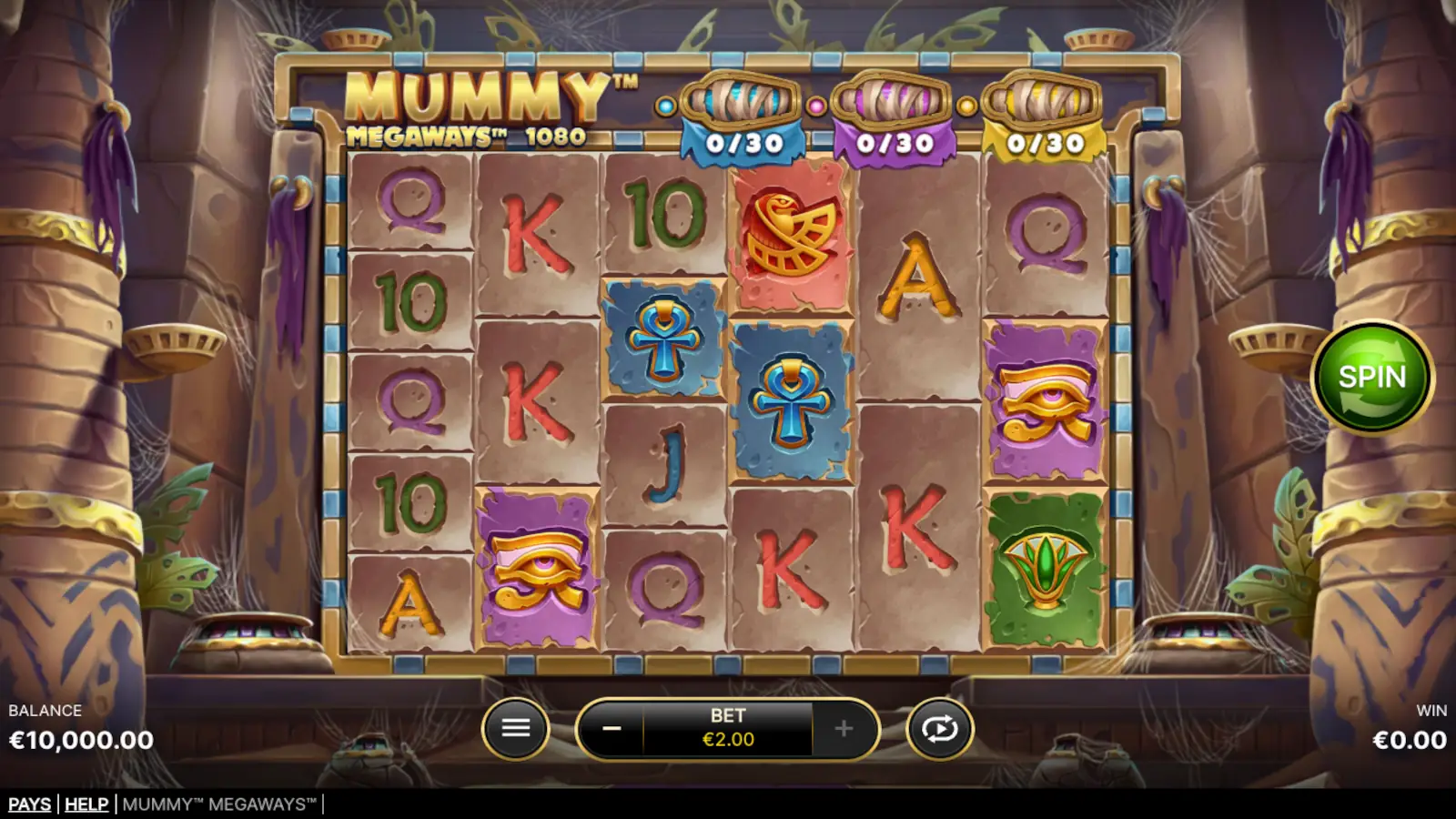Image resolution: width=1456 pixels, height=819 pixels.
Task: Click the MUMMY MEGAWAYS title in the status bar
Action: click(218, 804)
